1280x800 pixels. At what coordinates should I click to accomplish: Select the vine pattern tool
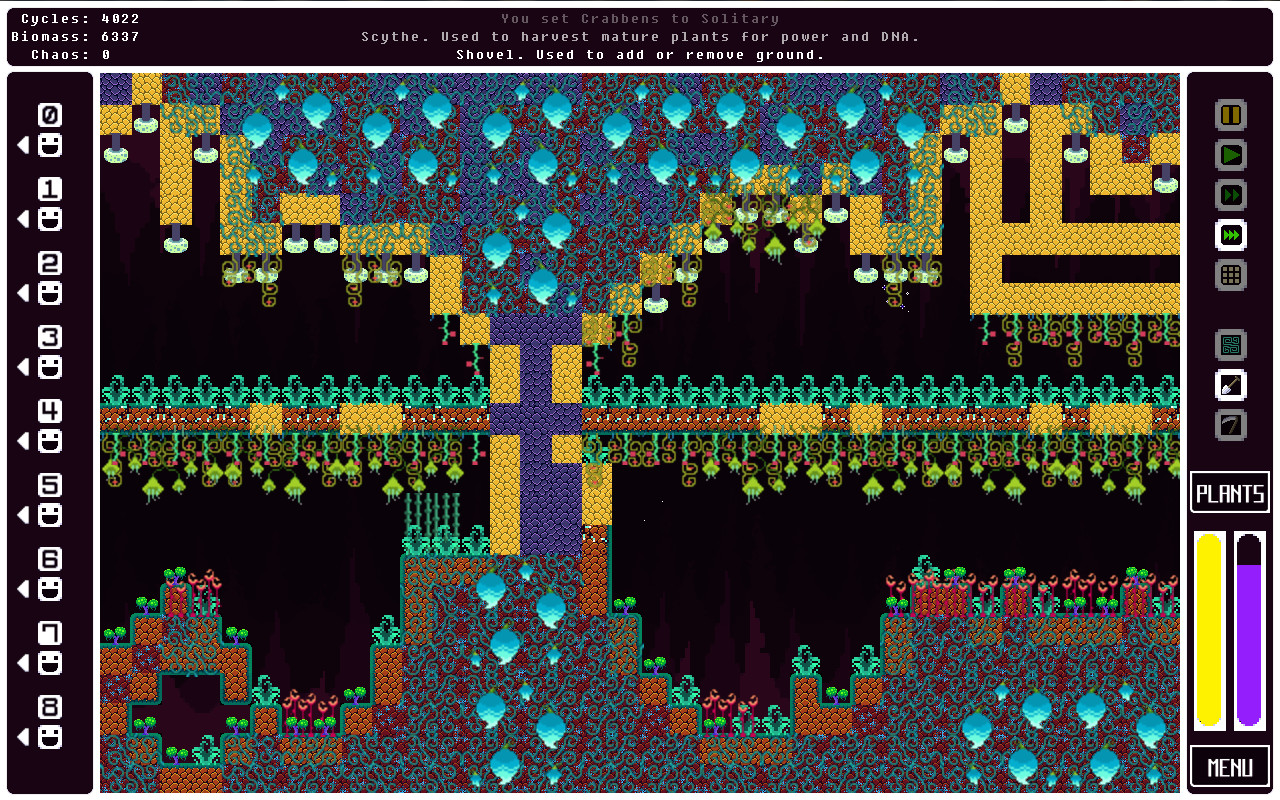coord(1229,344)
